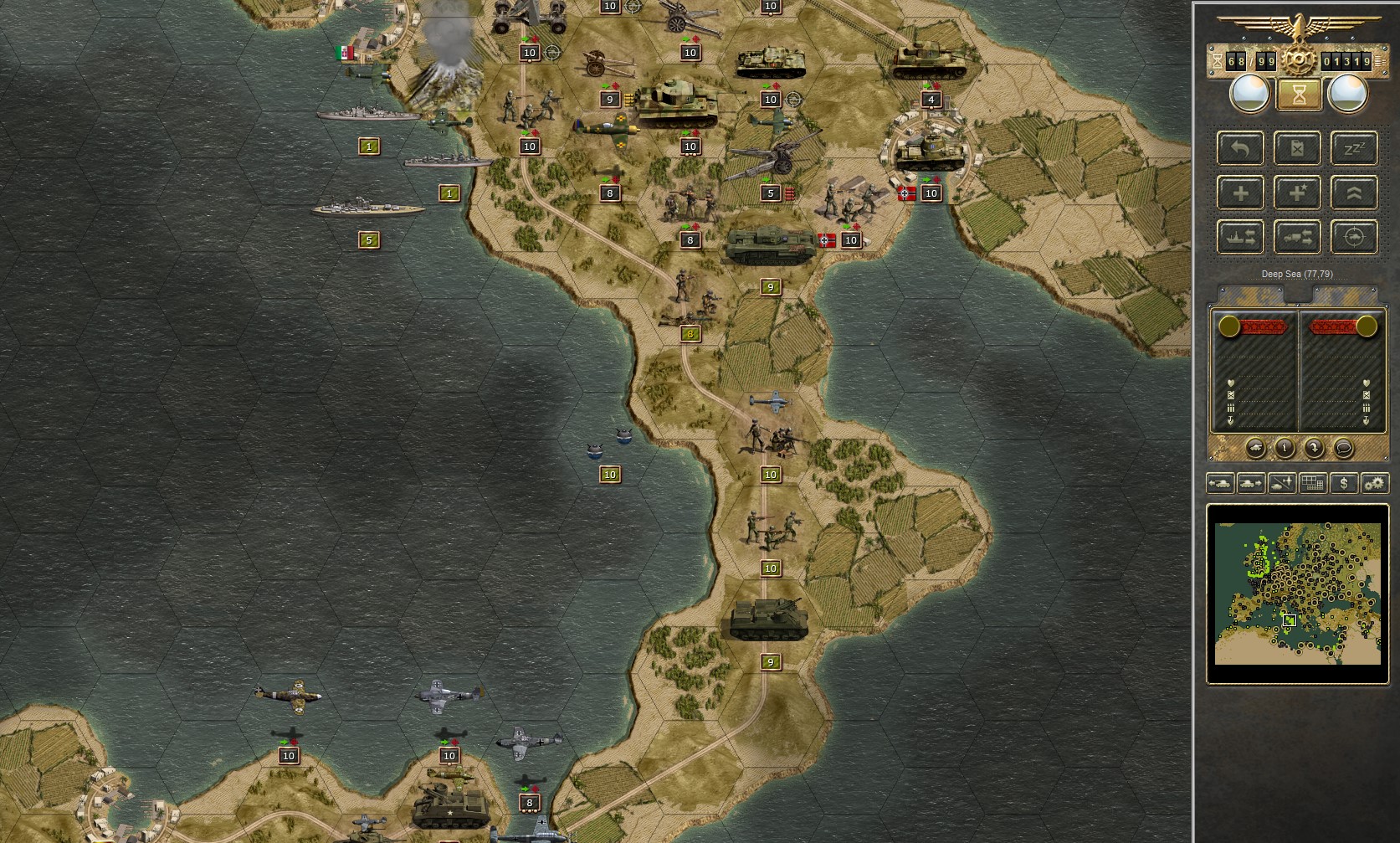
Task: Click the naval transport embark icon
Action: pyautogui.click(x=1240, y=236)
